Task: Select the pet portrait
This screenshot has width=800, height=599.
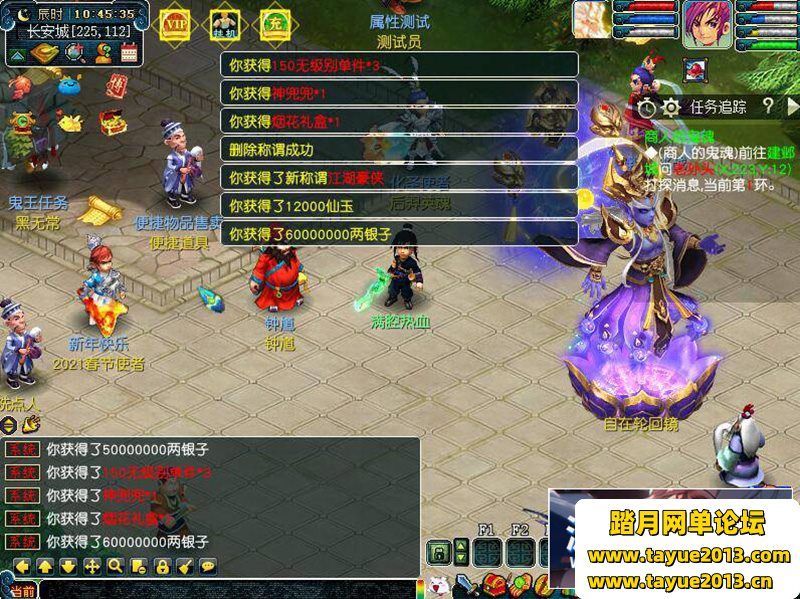Action: pos(592,18)
